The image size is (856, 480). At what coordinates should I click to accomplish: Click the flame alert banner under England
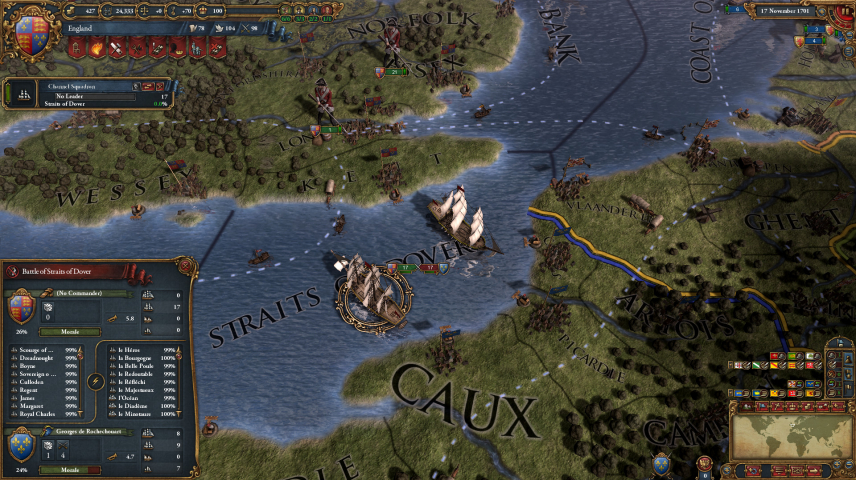(98, 47)
